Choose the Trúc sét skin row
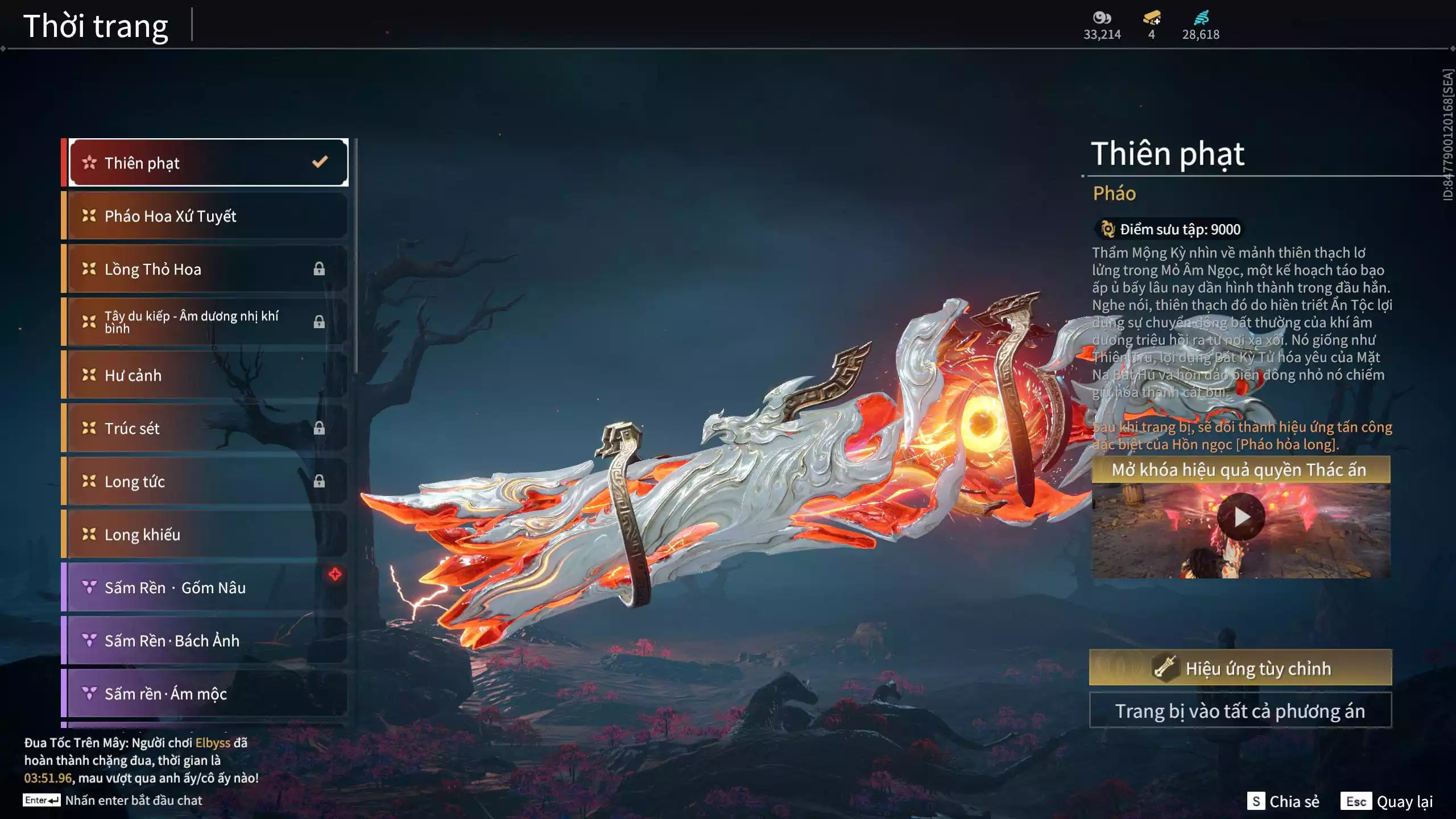The width and height of the screenshot is (1456, 819). coord(208,428)
